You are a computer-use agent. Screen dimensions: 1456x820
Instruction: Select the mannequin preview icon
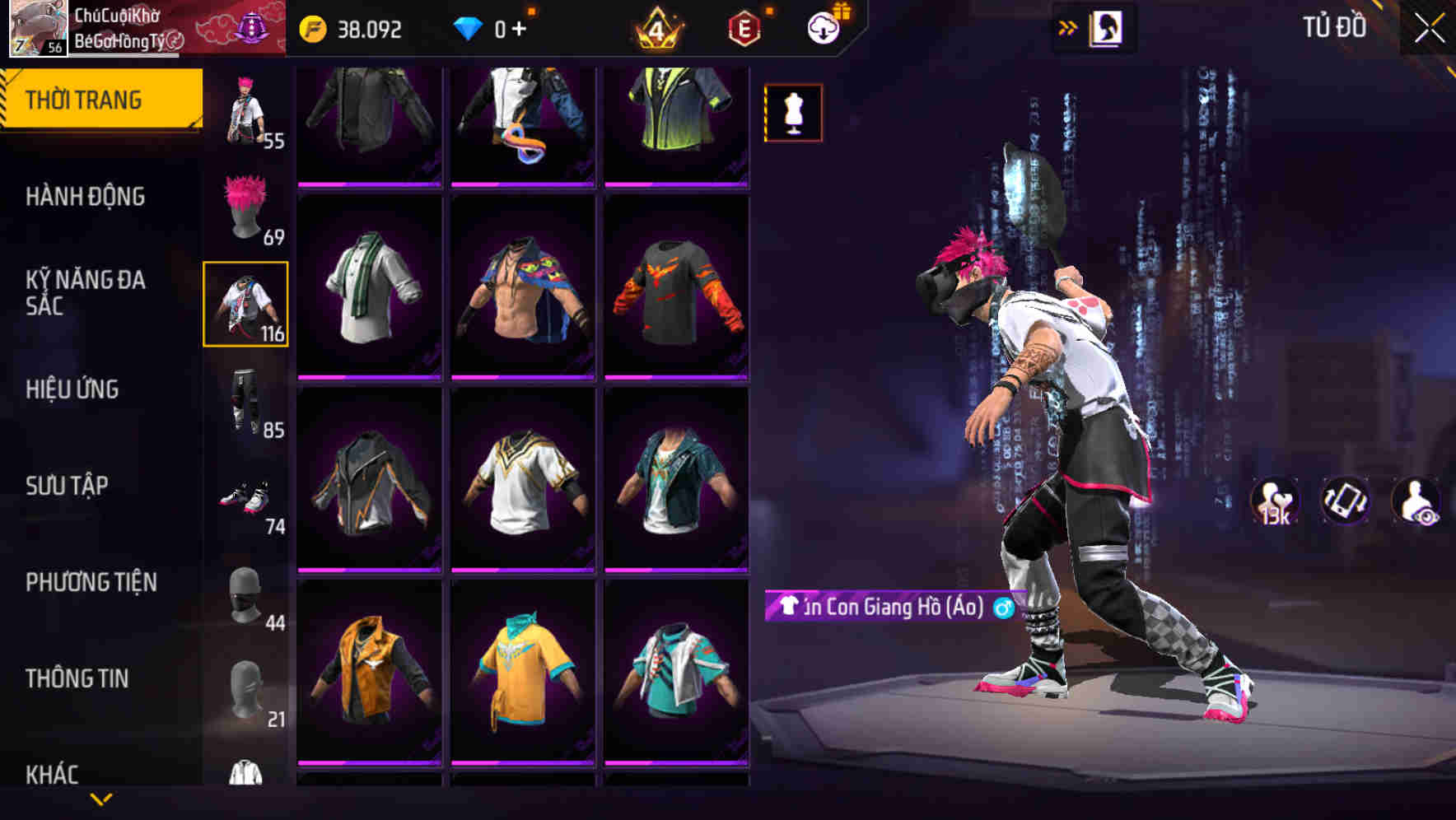click(793, 112)
